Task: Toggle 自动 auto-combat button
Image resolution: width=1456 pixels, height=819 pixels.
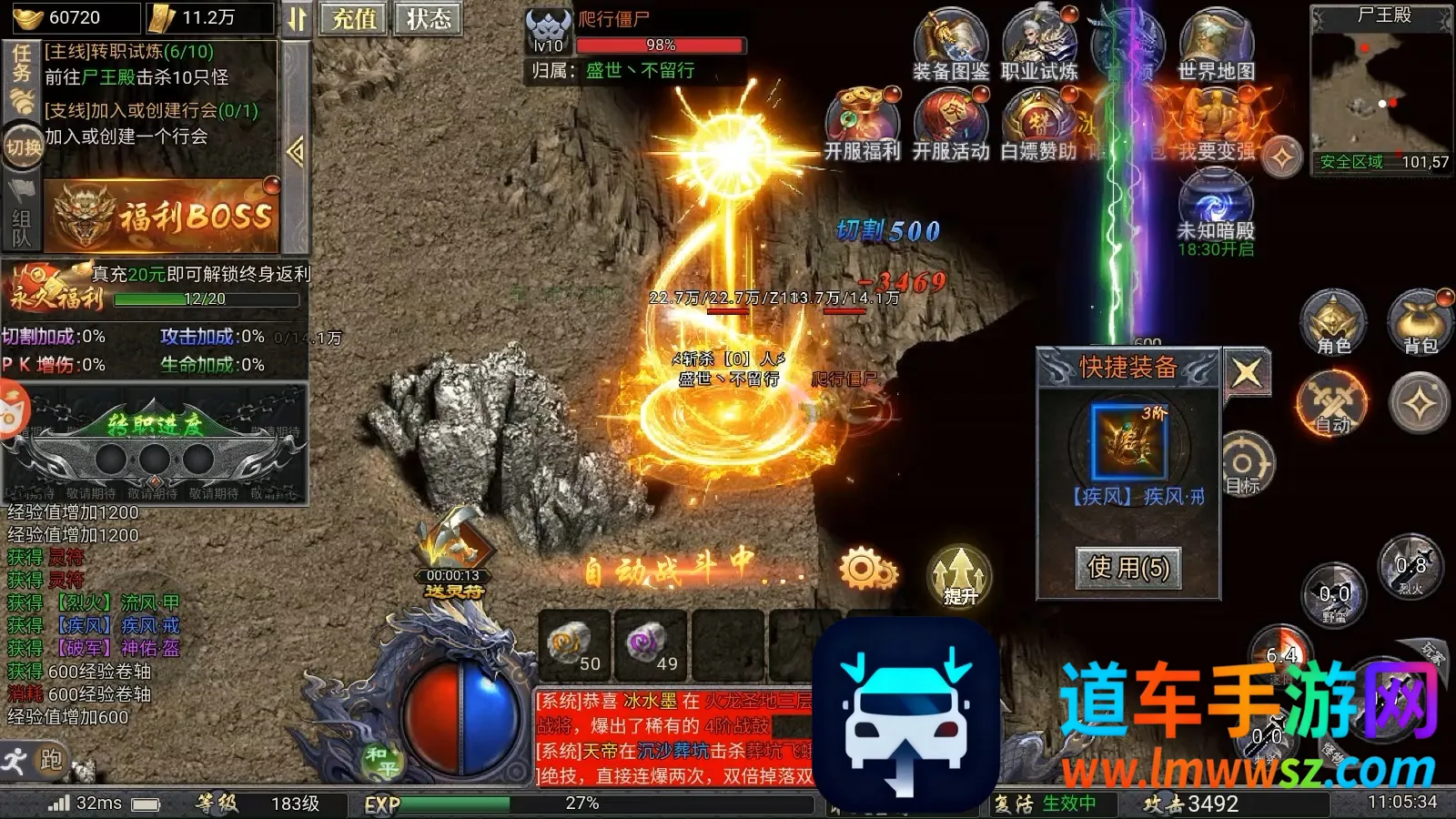Action: click(1333, 404)
